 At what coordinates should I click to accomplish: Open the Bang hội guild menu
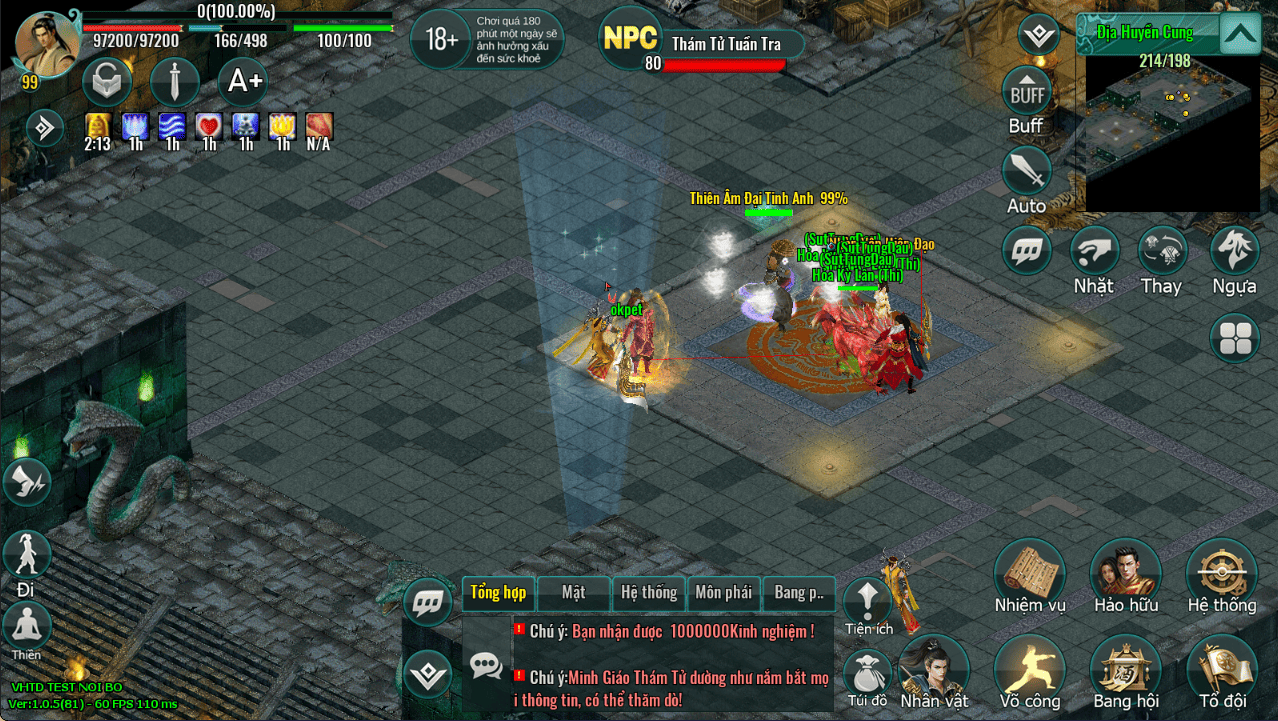pos(1125,669)
